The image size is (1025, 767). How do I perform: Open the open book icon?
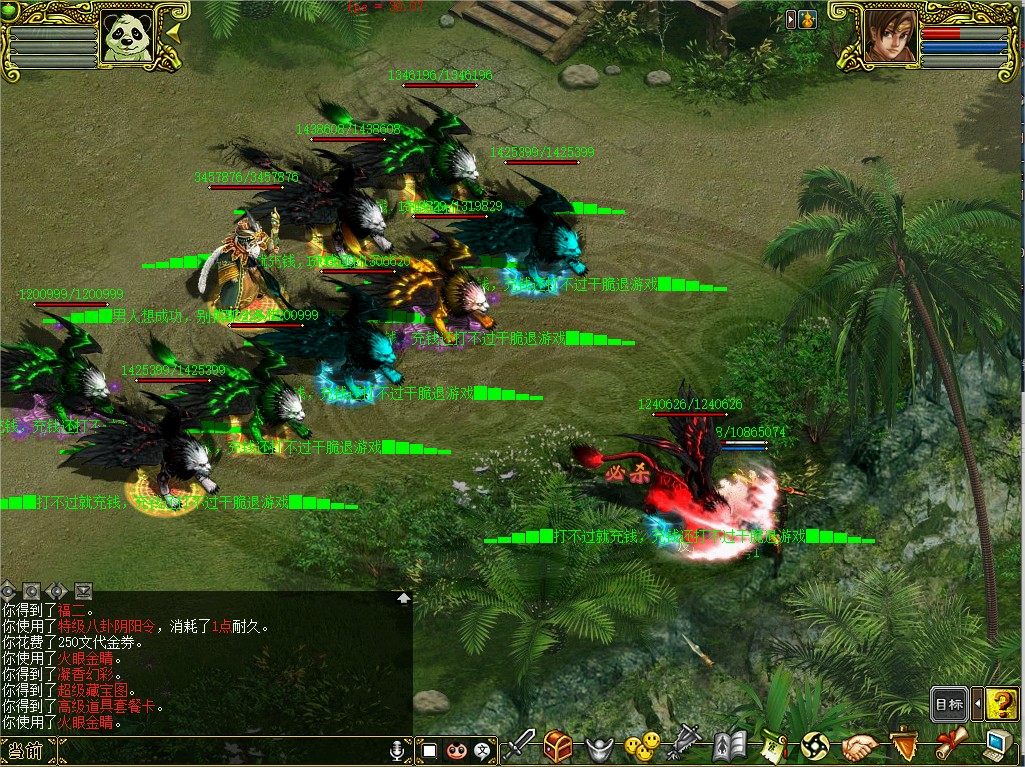730,745
